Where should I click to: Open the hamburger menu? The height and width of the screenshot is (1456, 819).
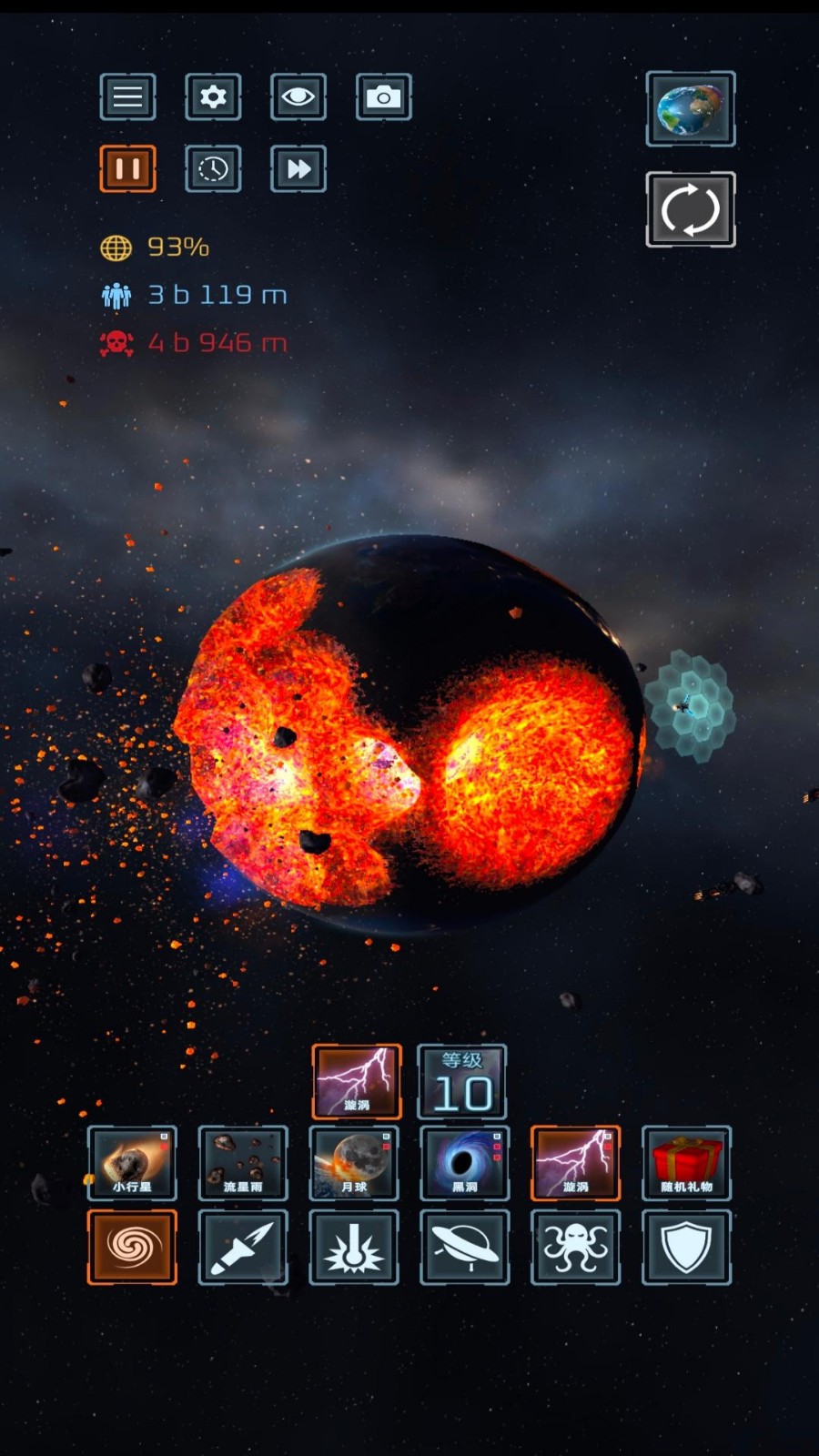point(127,96)
